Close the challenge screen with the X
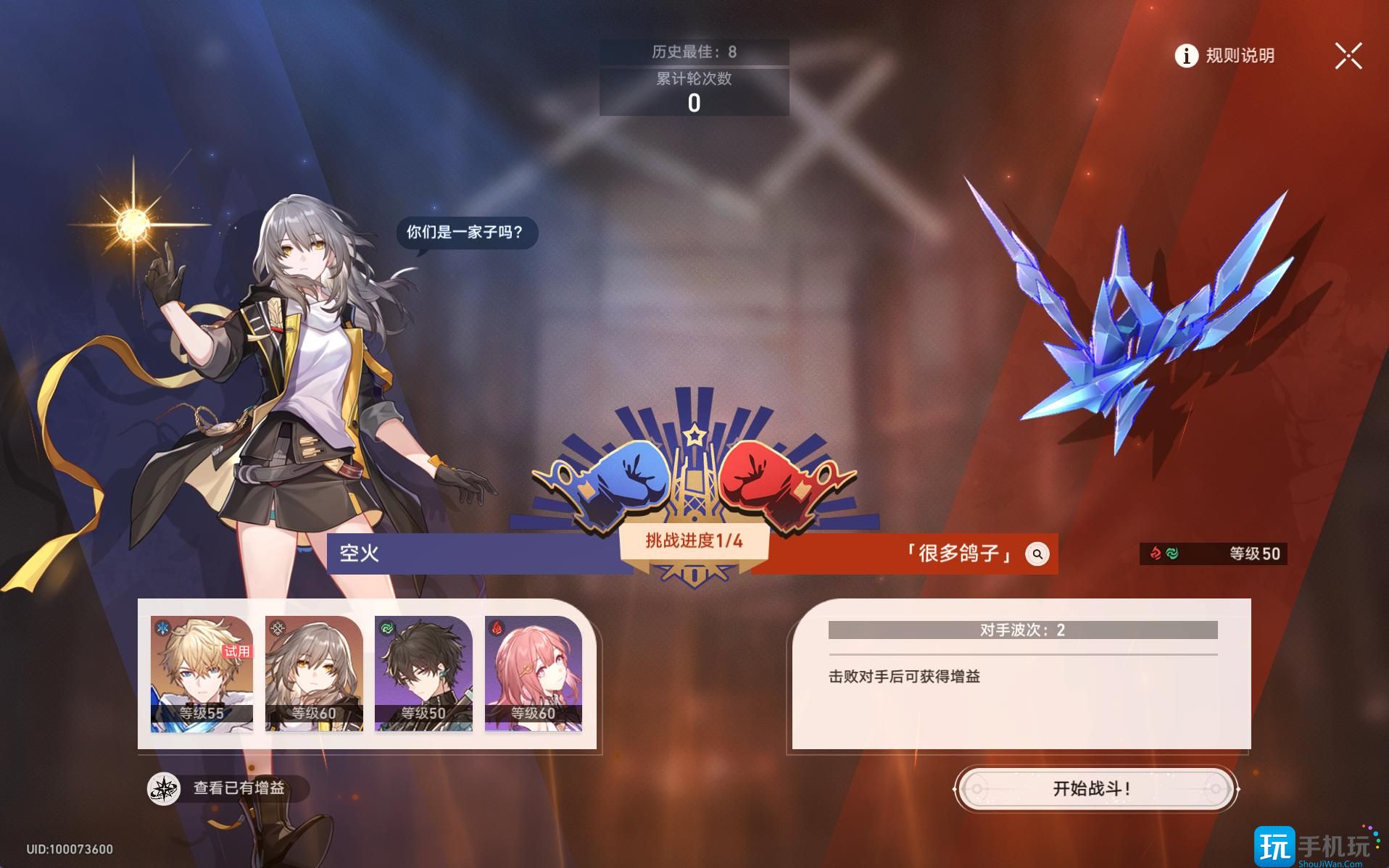1389x868 pixels. click(x=1348, y=56)
